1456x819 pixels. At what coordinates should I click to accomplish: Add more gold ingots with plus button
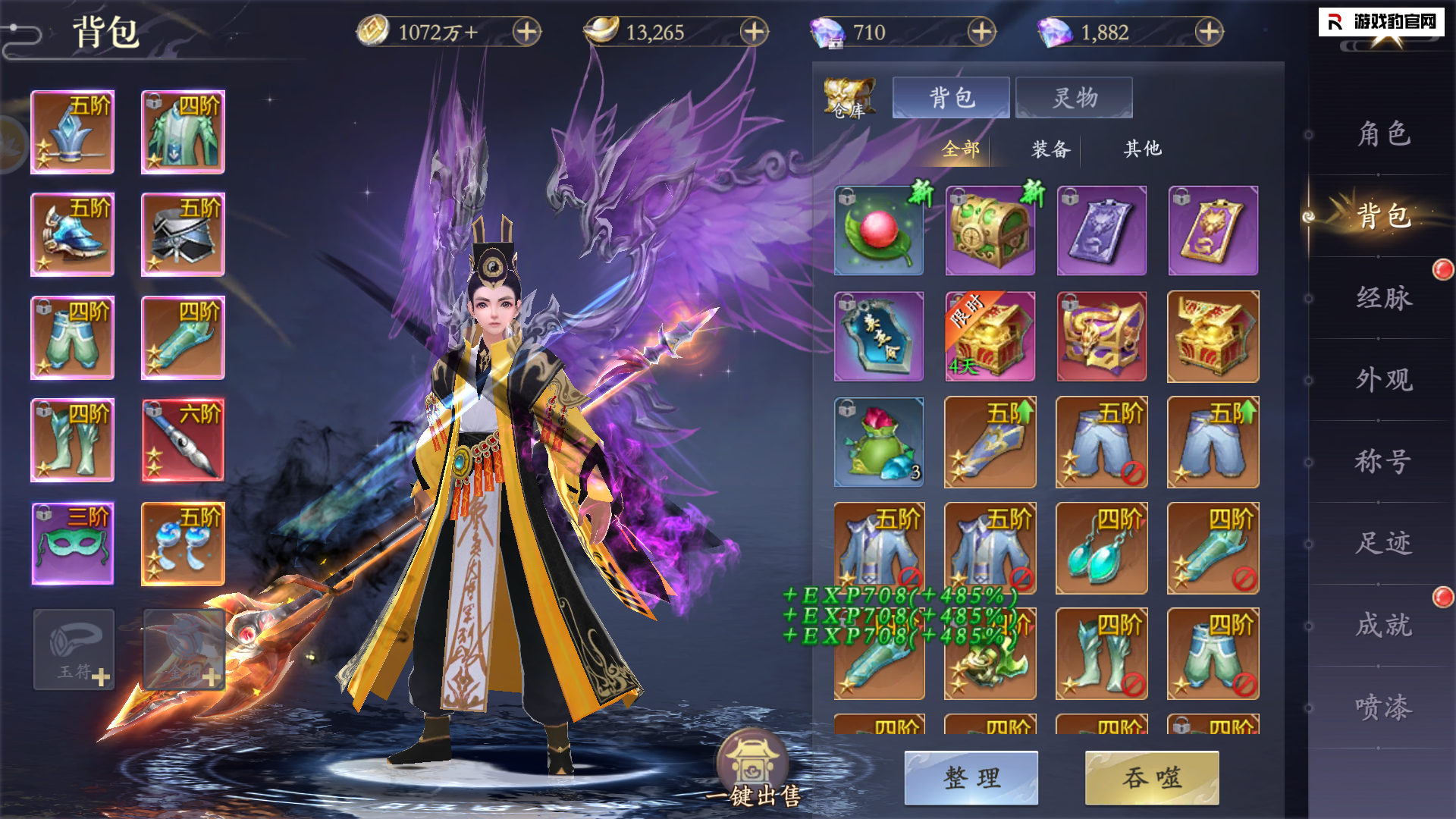(x=754, y=32)
